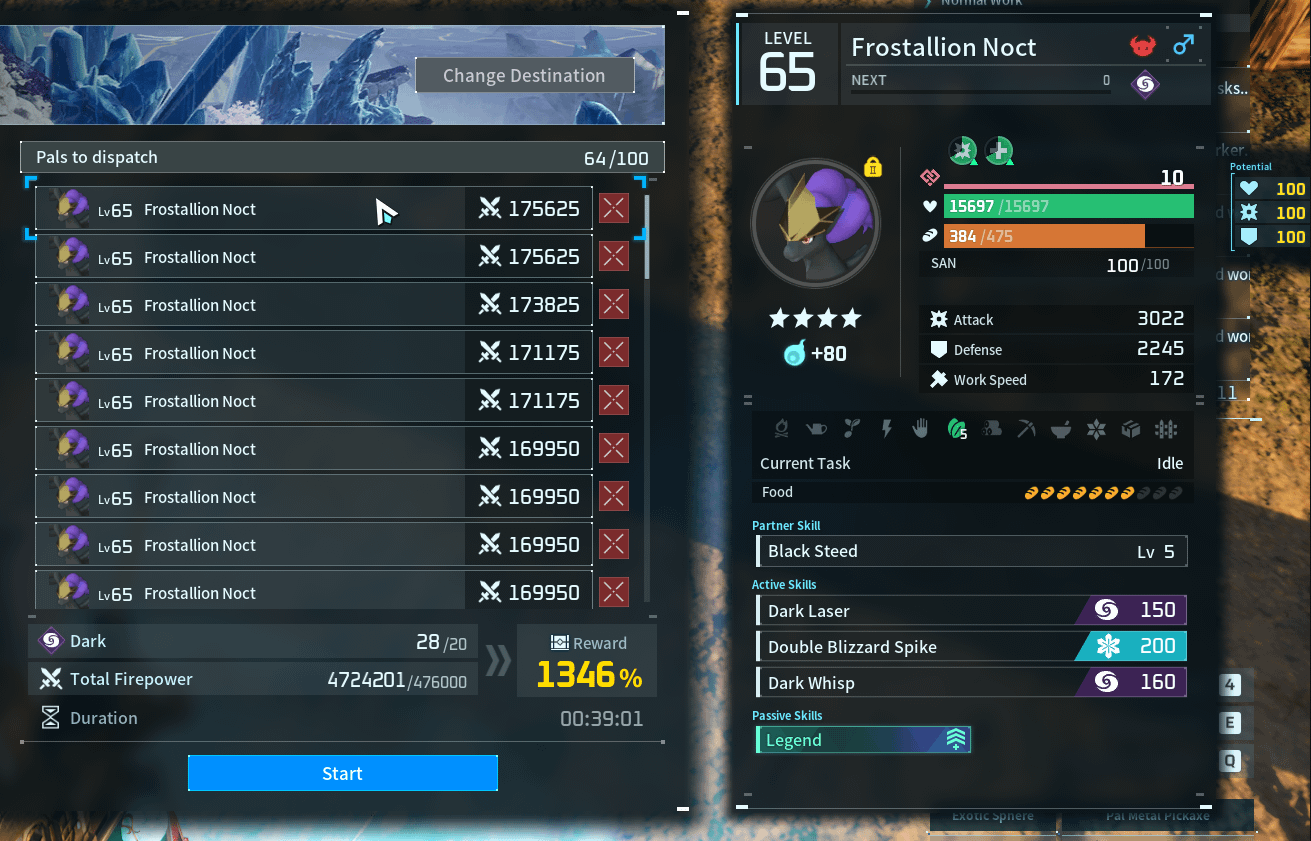Start the expedition with the blue Start button
This screenshot has width=1311, height=841.
(342, 773)
